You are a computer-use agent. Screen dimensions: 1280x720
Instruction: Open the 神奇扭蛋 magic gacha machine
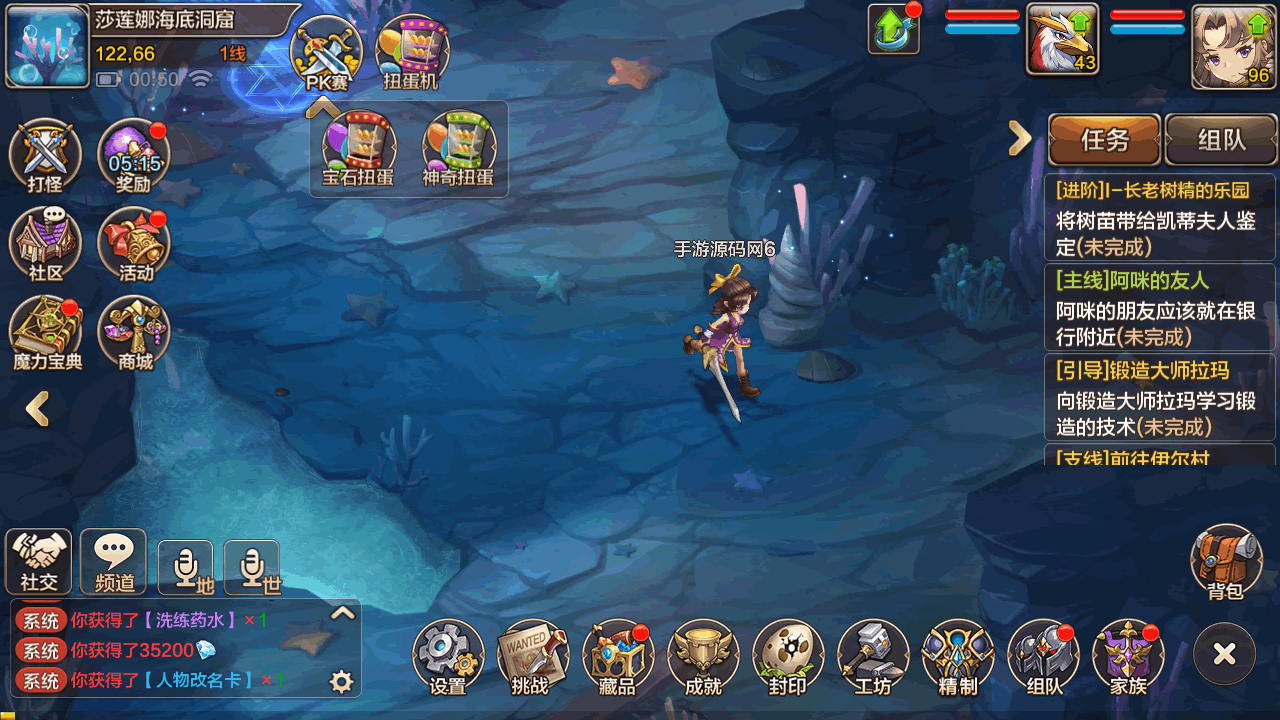coord(458,151)
